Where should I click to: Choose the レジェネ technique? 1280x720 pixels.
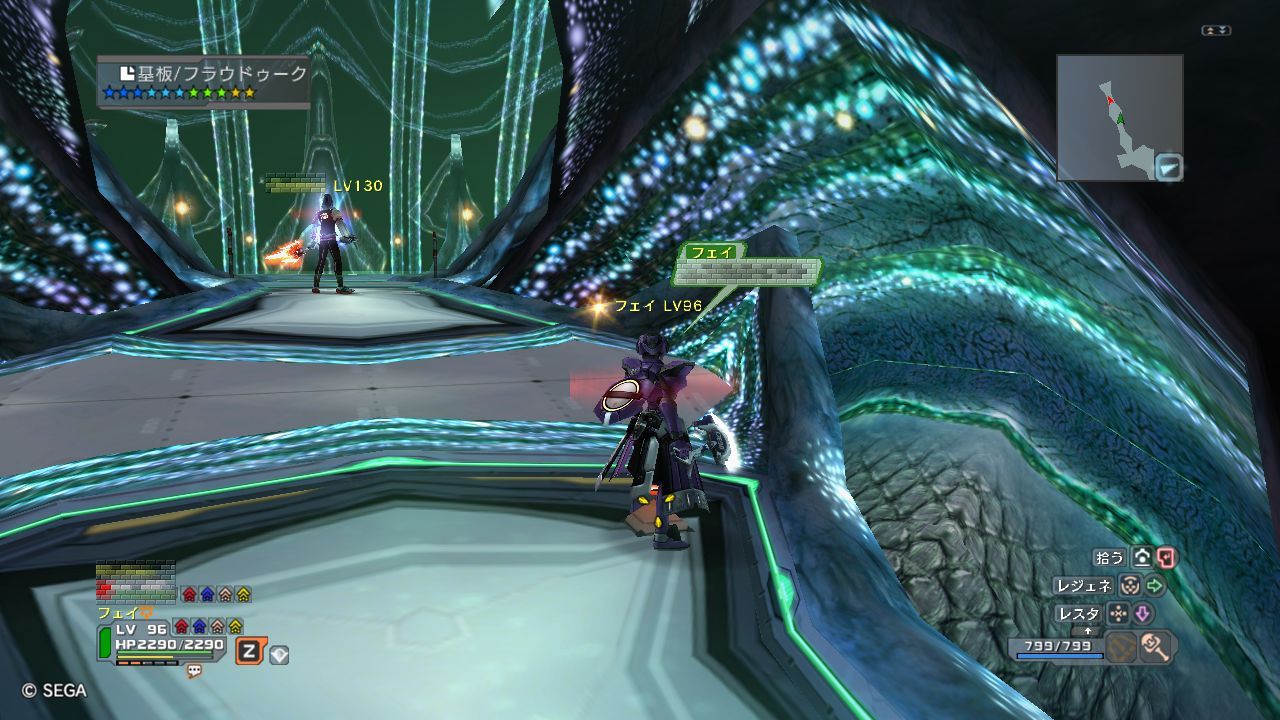[1083, 586]
